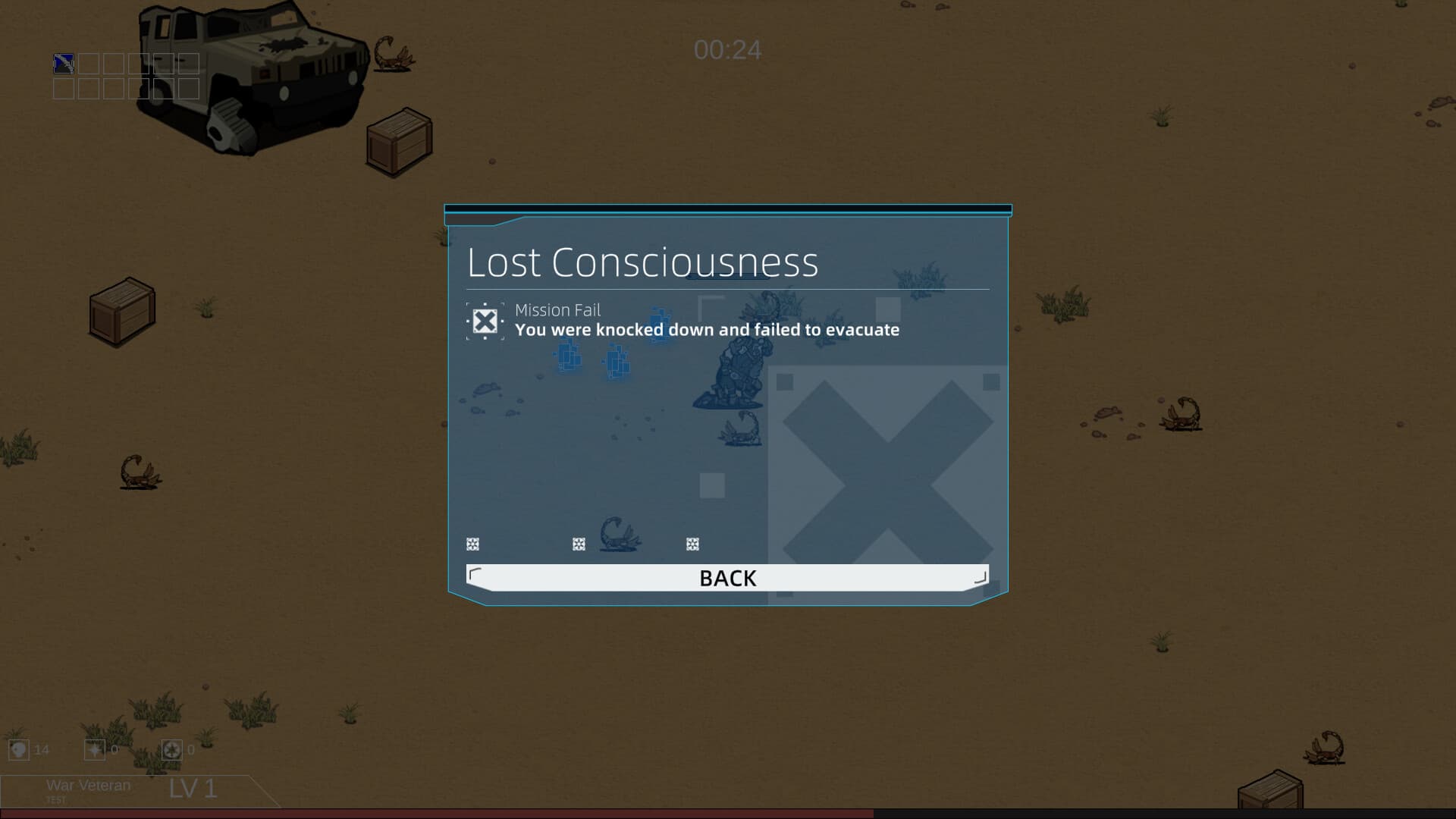This screenshot has height=819, width=1456.
Task: Click the Mission Fail X icon
Action: 485,321
